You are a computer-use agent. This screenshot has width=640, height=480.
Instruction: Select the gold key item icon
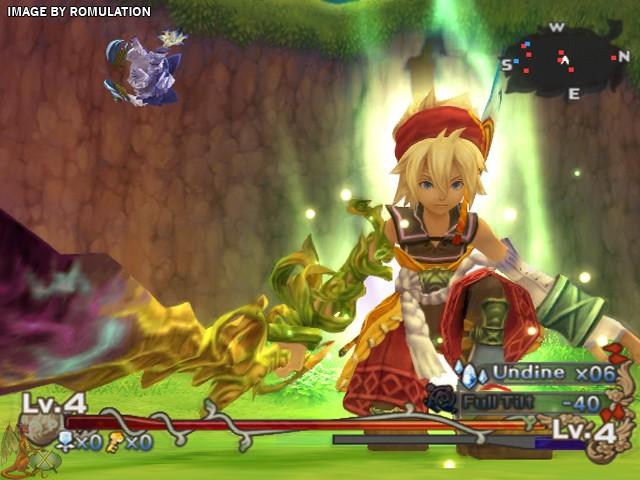pyautogui.click(x=116, y=441)
